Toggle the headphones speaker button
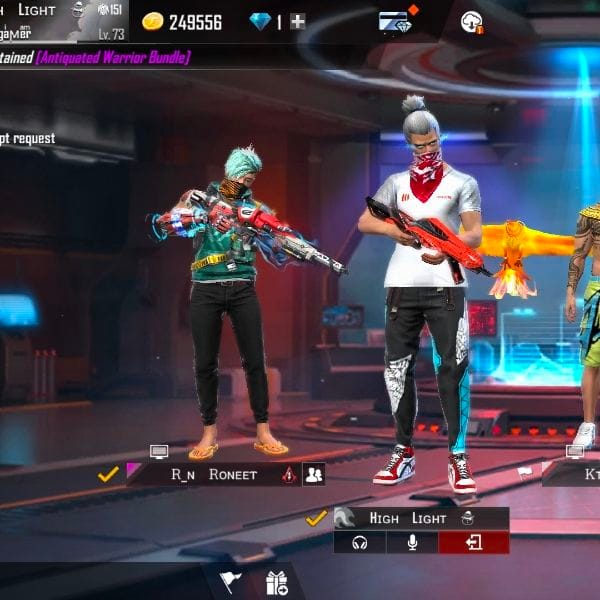Image resolution: width=600 pixels, height=600 pixels. click(359, 542)
